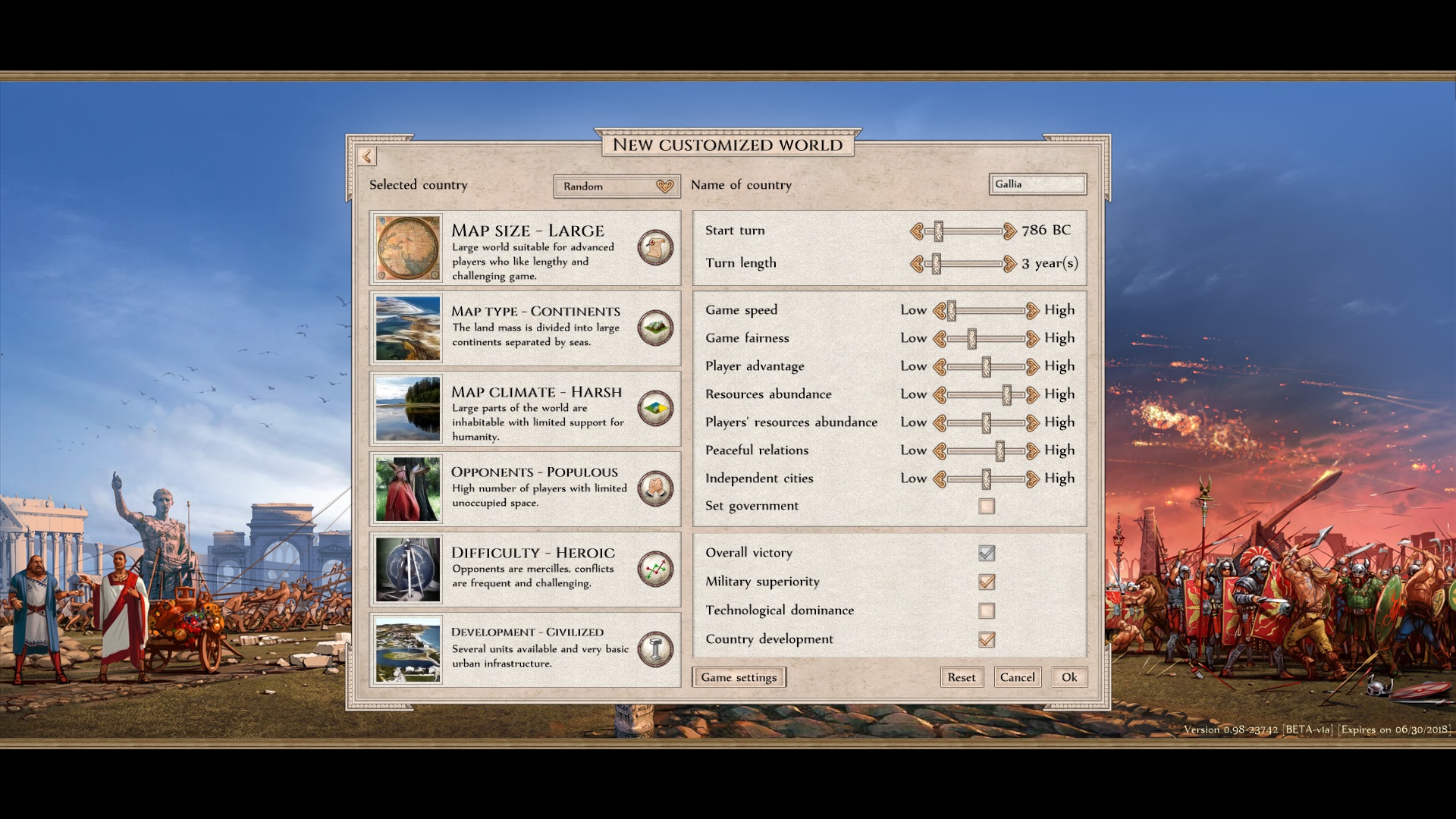Click the heart icon beside the Random selector
1456x819 pixels.
(x=664, y=186)
